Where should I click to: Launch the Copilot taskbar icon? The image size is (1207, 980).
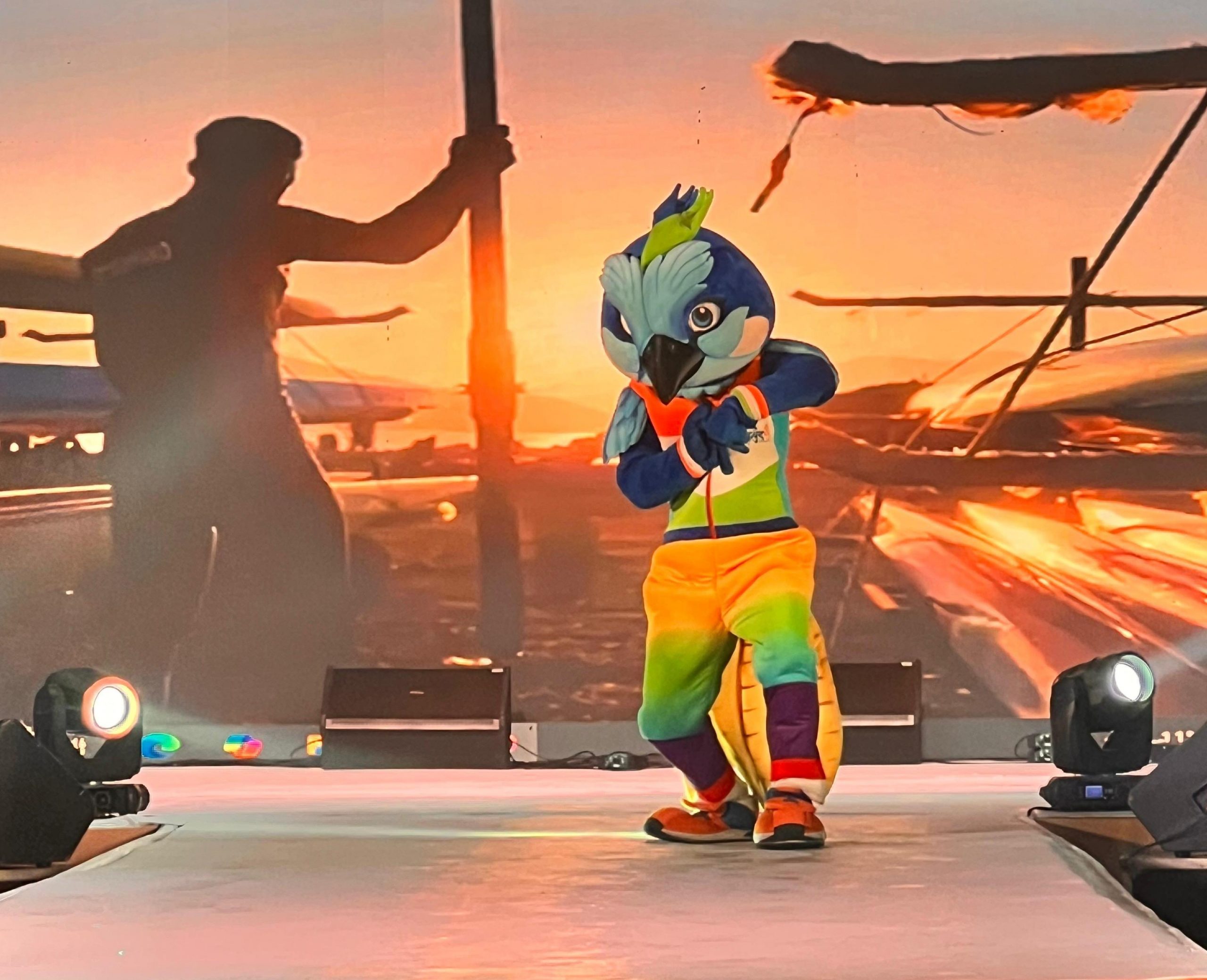pos(243,746)
